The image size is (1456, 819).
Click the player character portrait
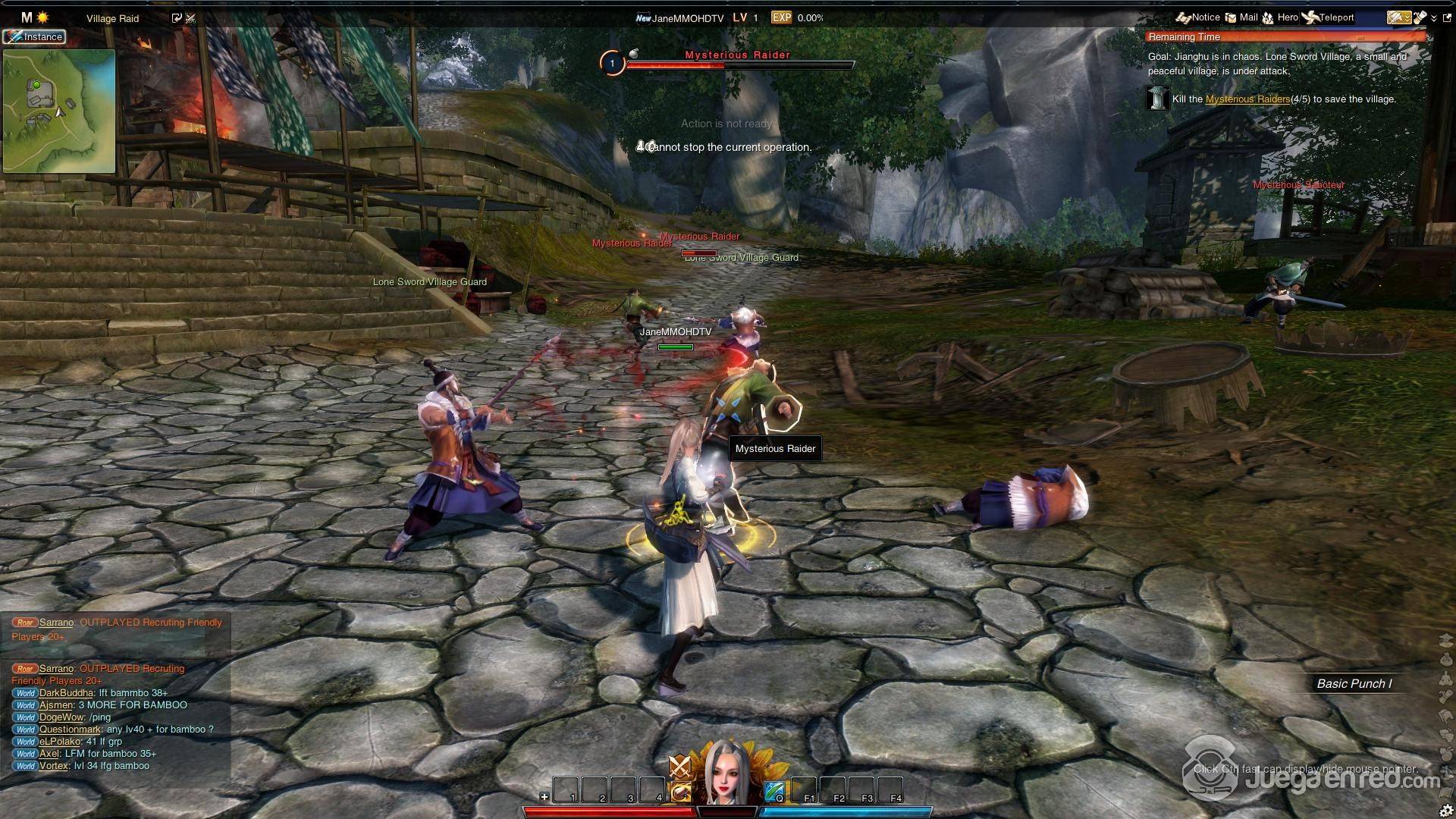point(727,773)
